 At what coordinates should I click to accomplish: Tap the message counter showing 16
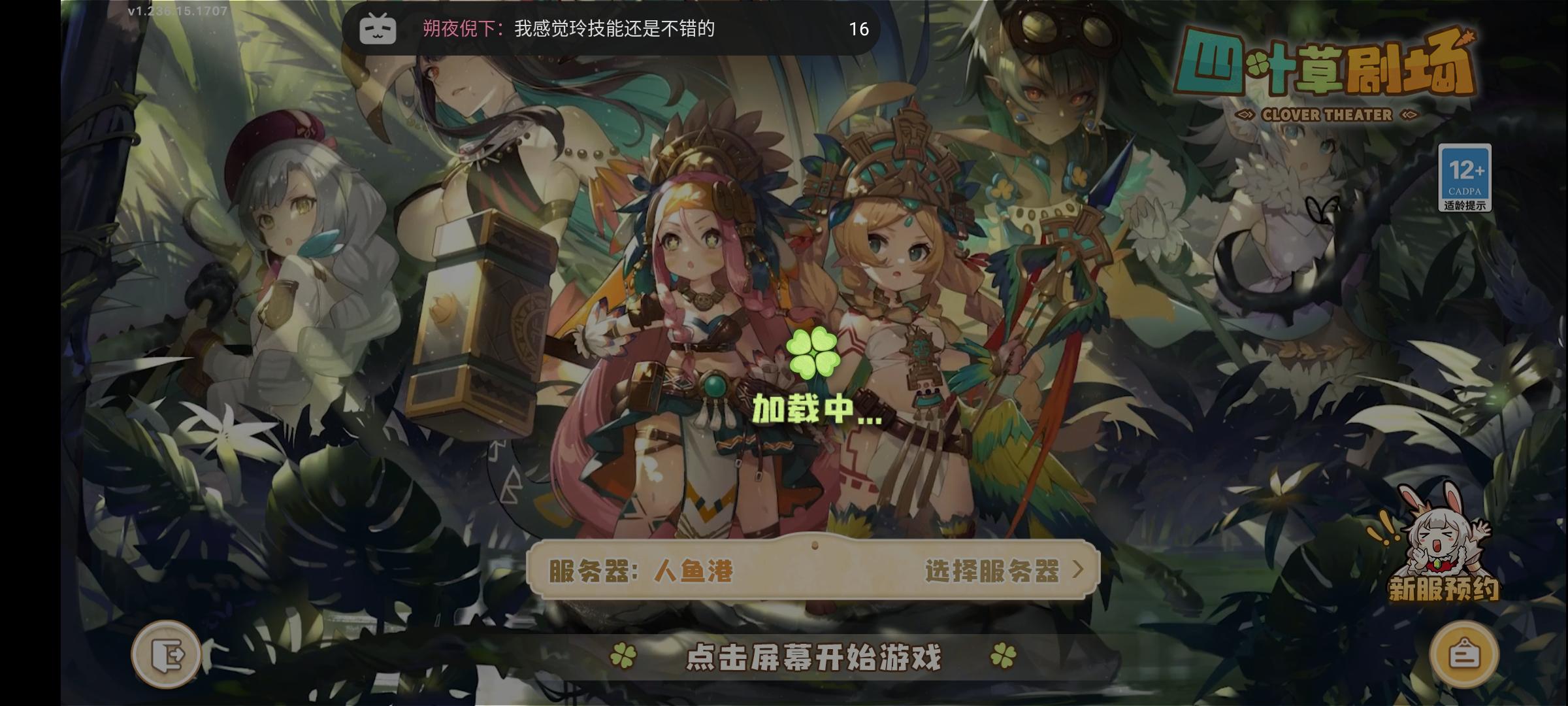pyautogui.click(x=859, y=29)
